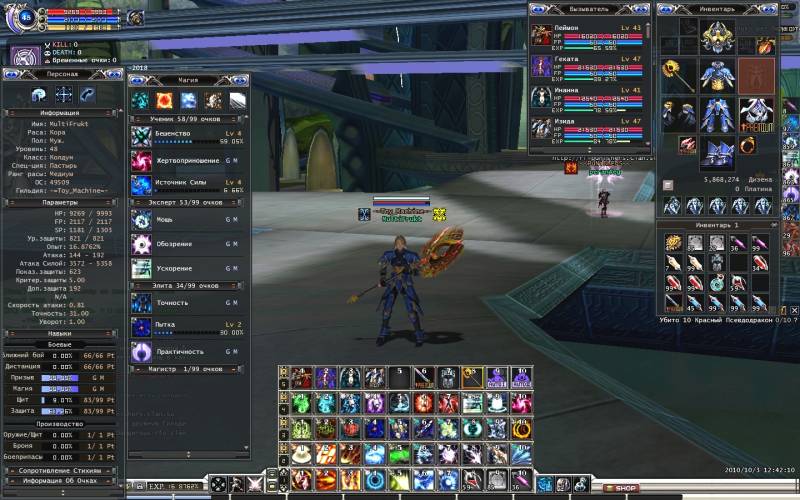
Task: Select the Практичность skill
Action: coord(141,351)
